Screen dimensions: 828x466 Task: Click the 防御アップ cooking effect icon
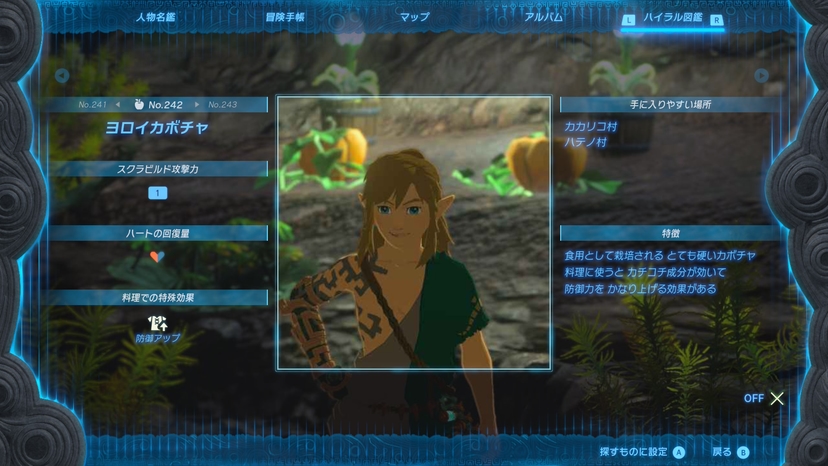(x=157, y=322)
